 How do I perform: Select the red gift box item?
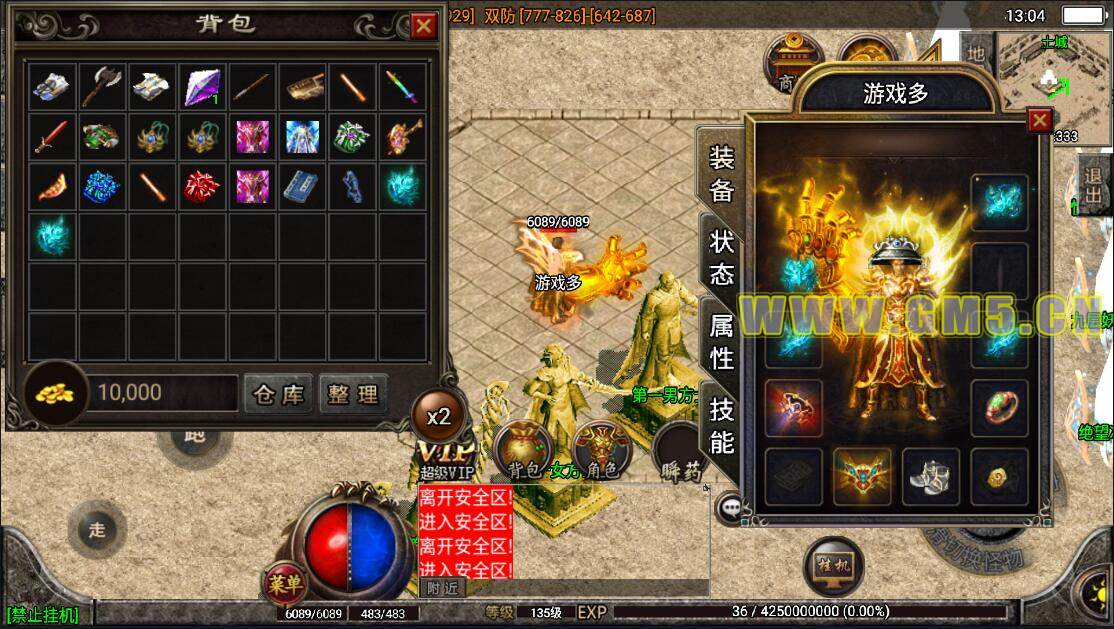(203, 186)
